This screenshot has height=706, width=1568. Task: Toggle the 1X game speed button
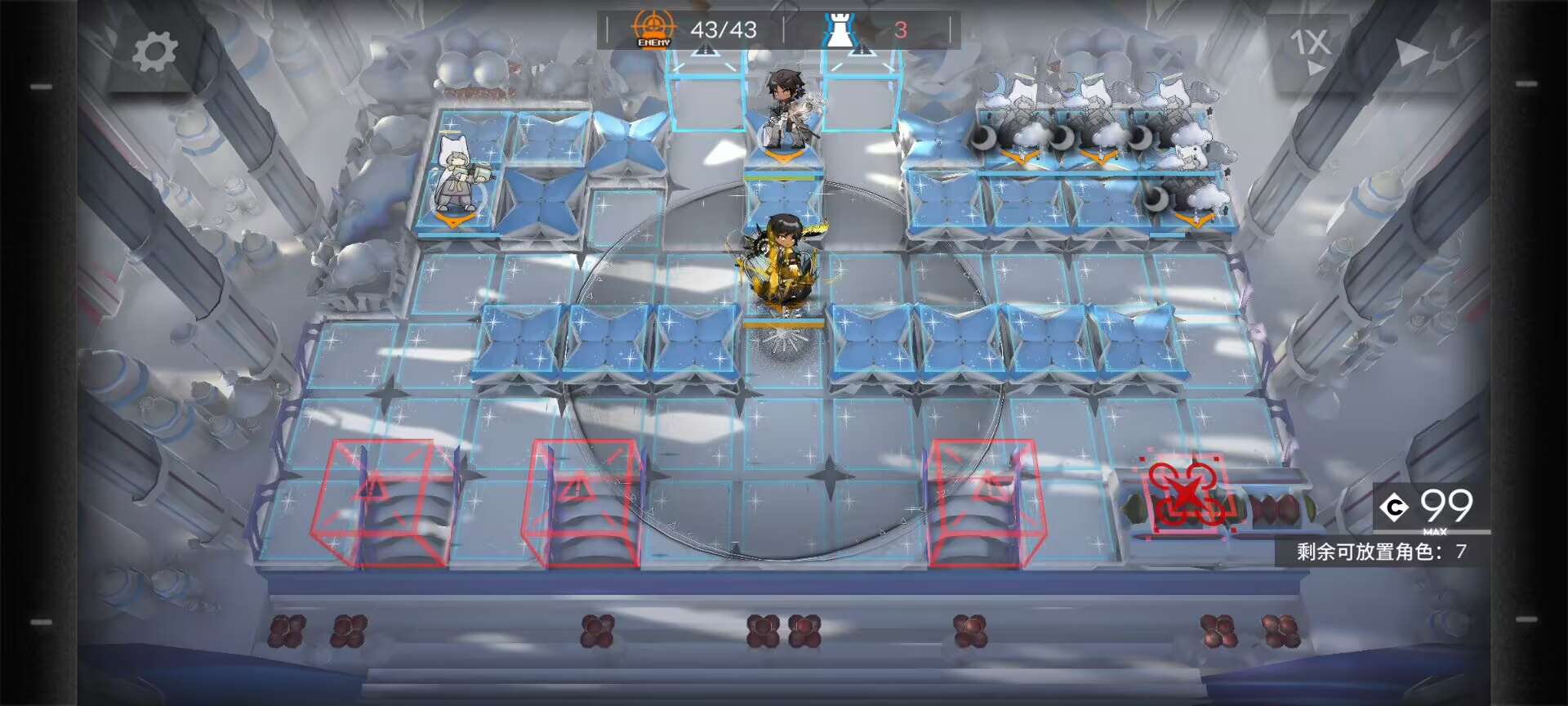click(1310, 47)
